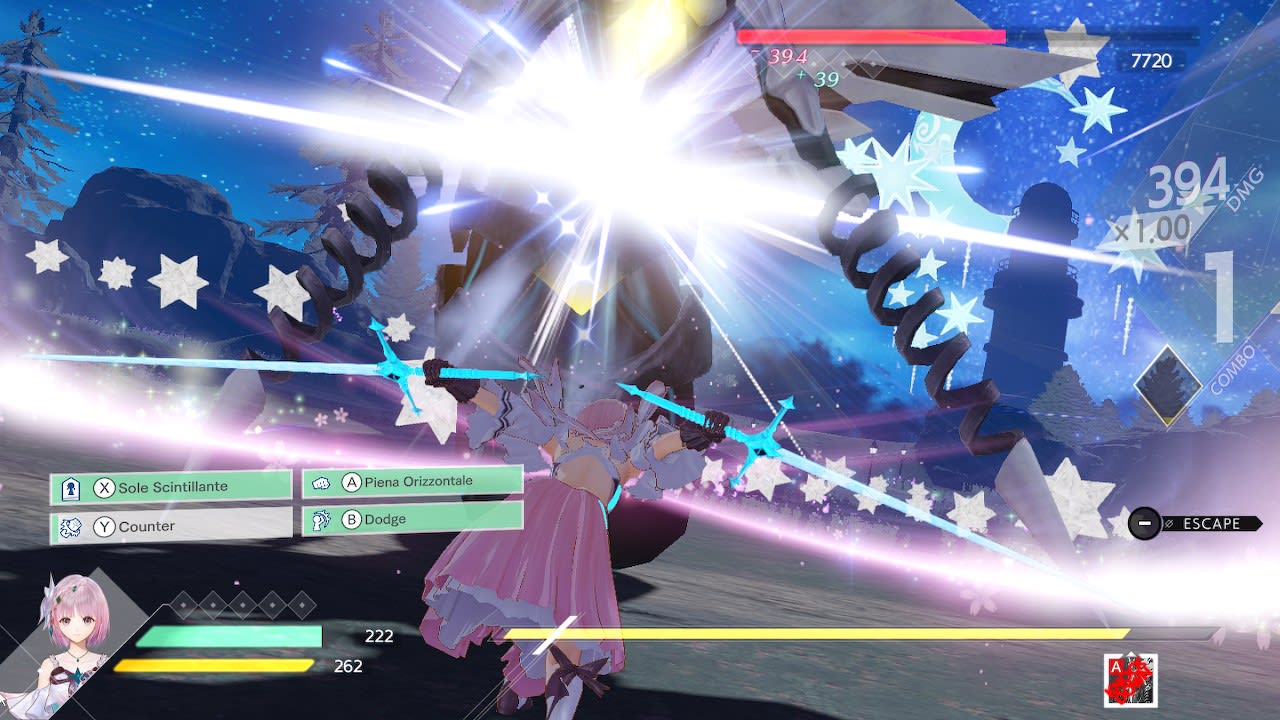Click the circled Y button prompt
Screen dimensions: 1280x720
pos(106,525)
